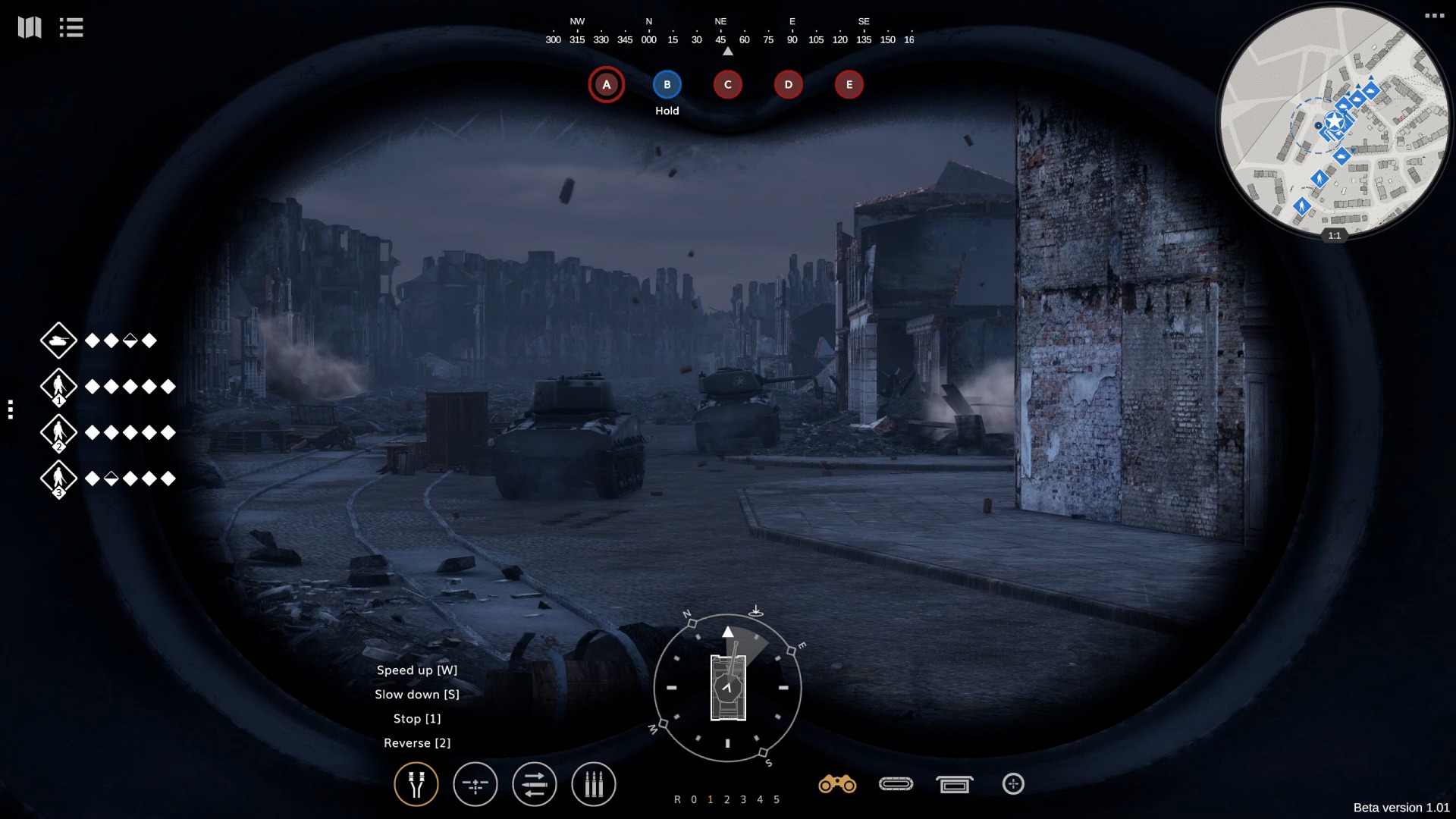1456x819 pixels.
Task: Click the ammunition shells icon
Action: tap(594, 784)
